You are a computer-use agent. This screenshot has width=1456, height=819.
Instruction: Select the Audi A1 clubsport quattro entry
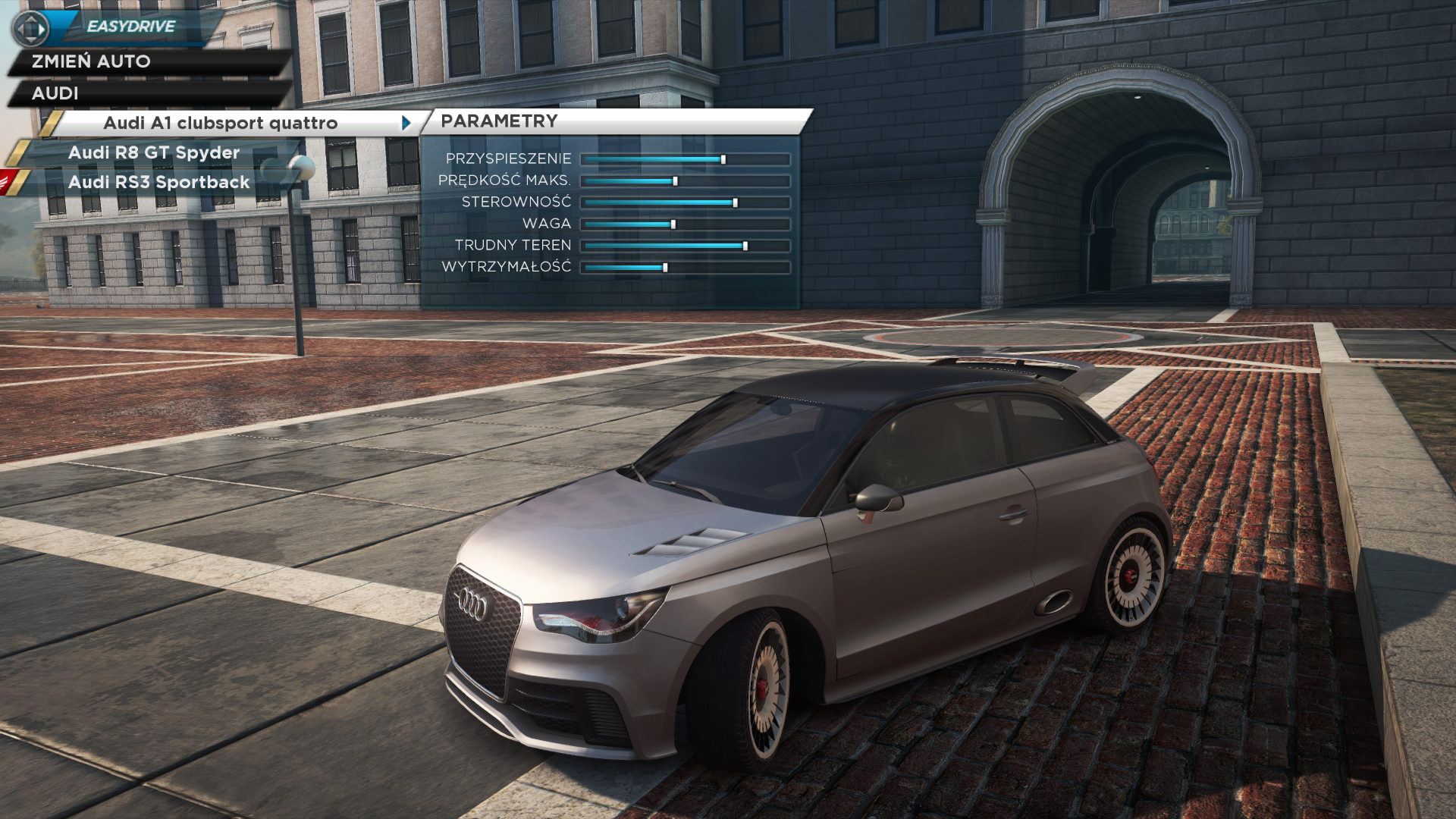(x=220, y=123)
